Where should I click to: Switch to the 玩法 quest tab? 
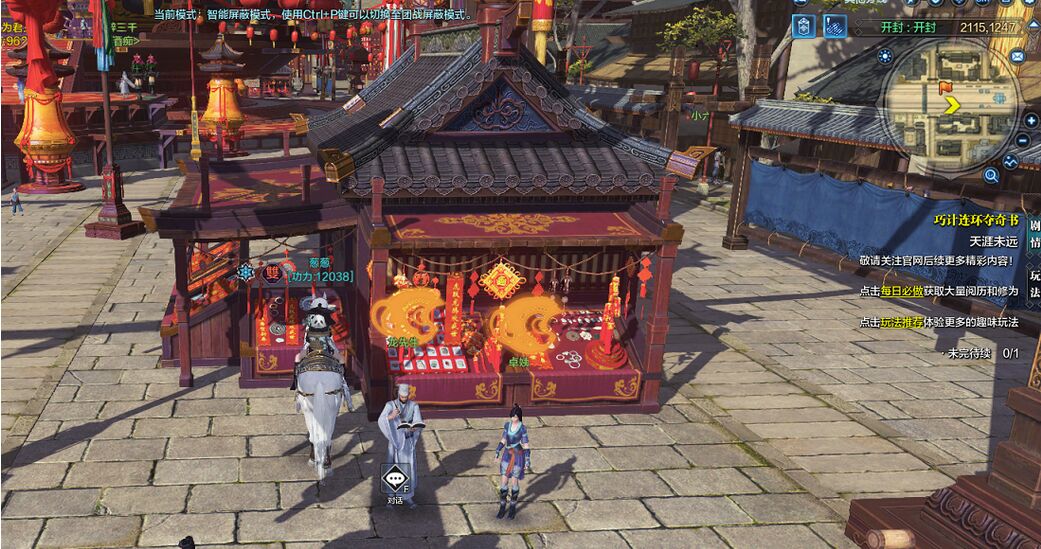click(1034, 283)
